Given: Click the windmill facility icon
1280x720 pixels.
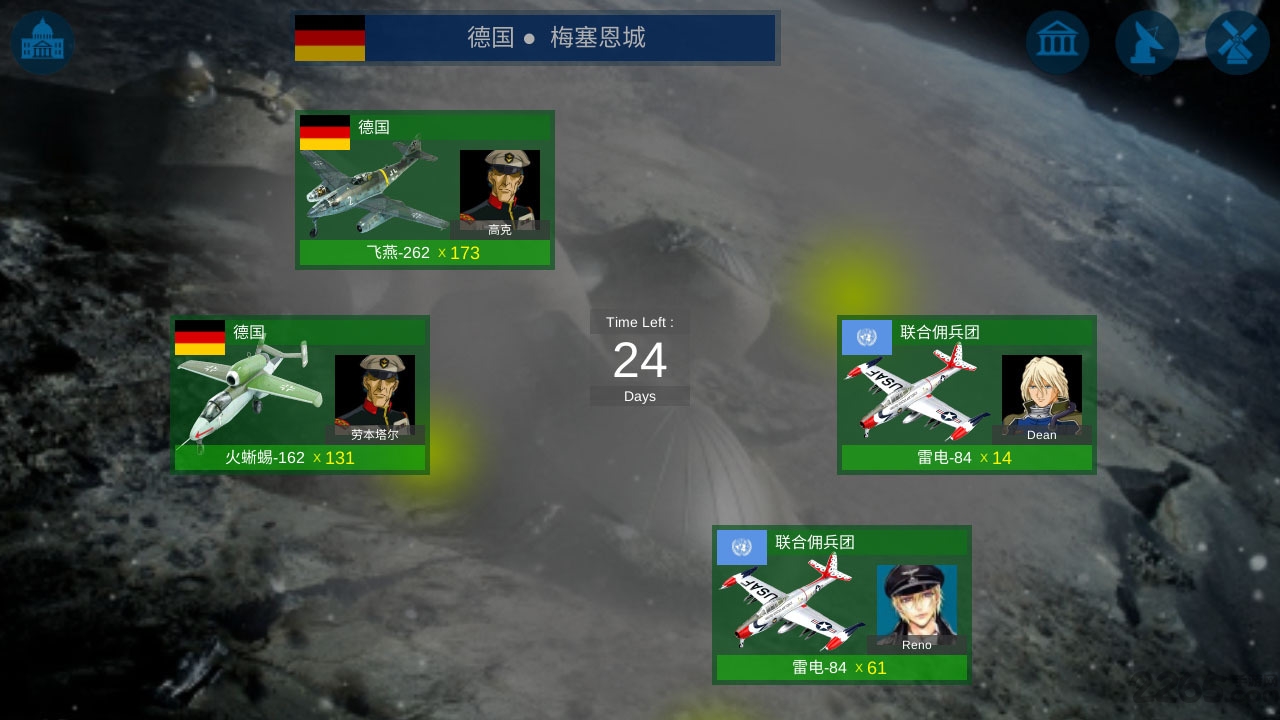Looking at the screenshot, I should tap(1236, 41).
